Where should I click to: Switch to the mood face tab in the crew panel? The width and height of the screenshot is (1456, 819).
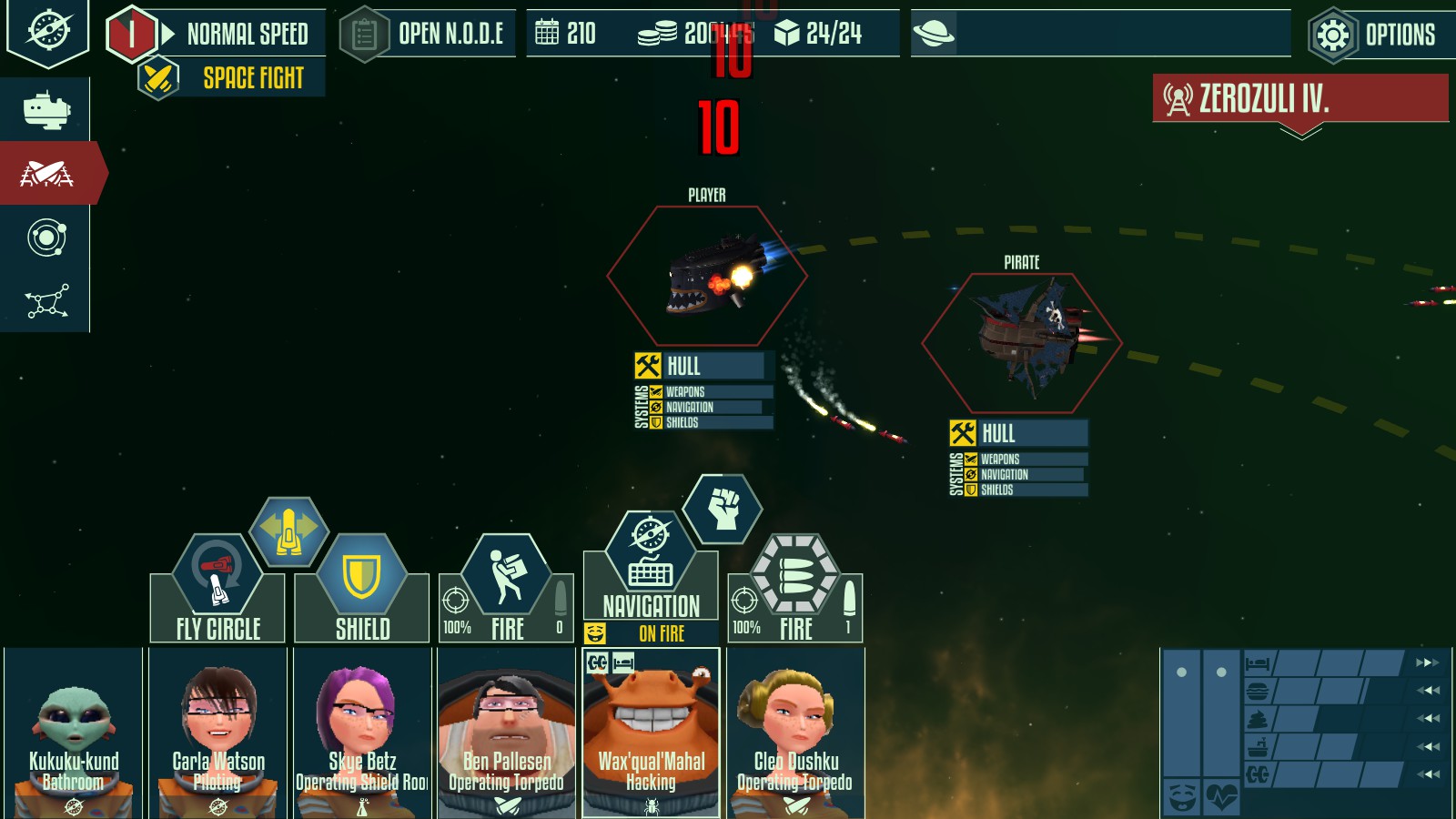(x=1181, y=797)
